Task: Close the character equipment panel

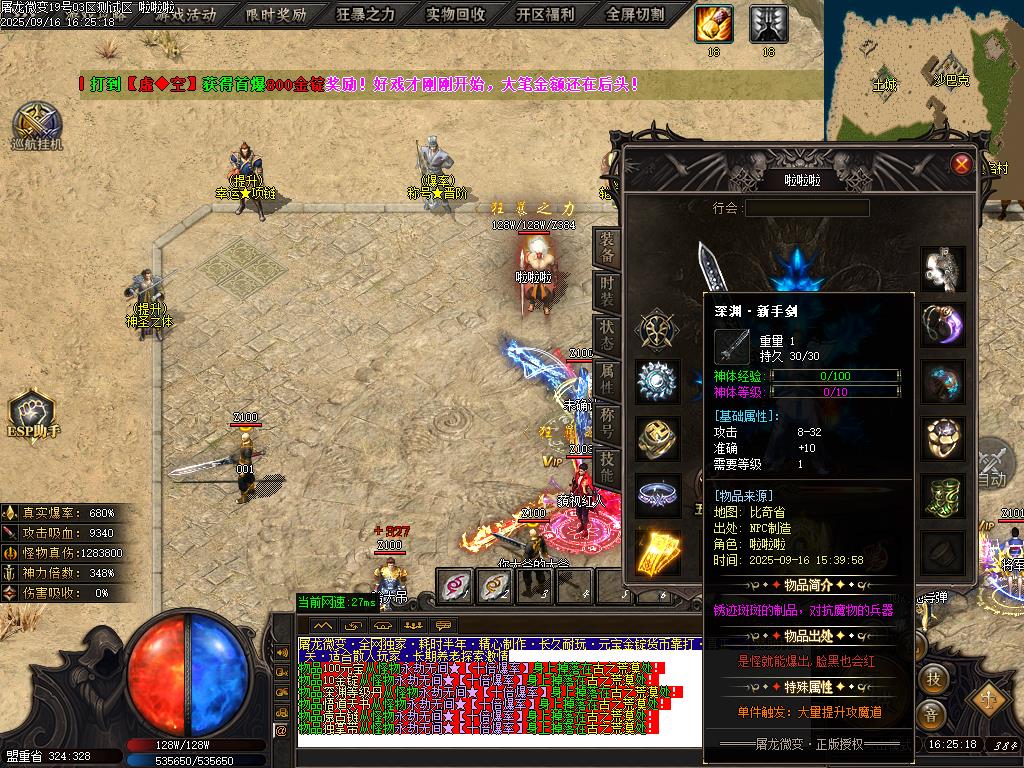Action: click(962, 164)
